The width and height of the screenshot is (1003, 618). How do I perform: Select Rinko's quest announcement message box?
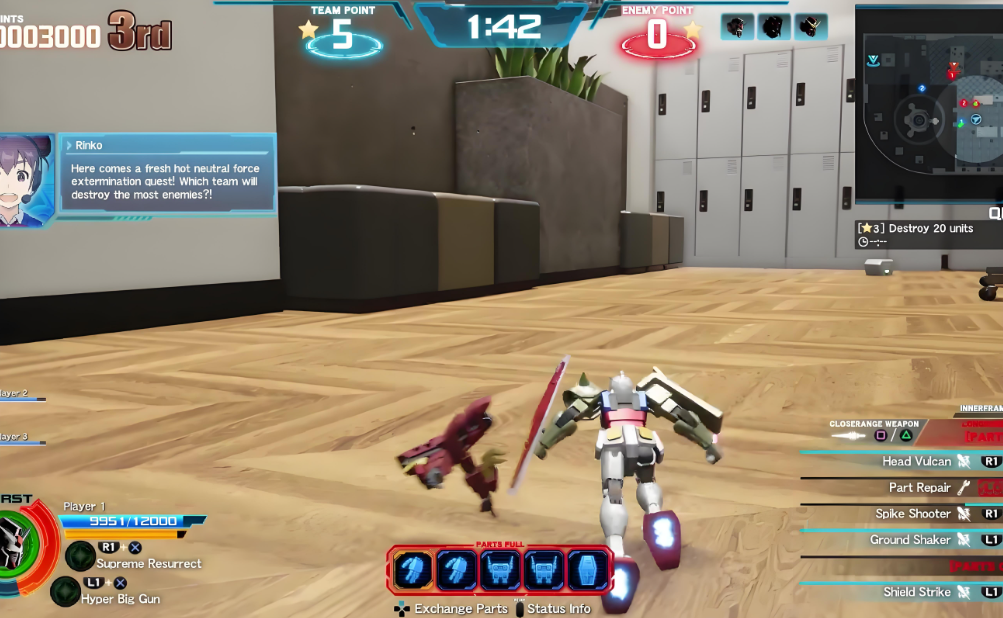click(167, 175)
